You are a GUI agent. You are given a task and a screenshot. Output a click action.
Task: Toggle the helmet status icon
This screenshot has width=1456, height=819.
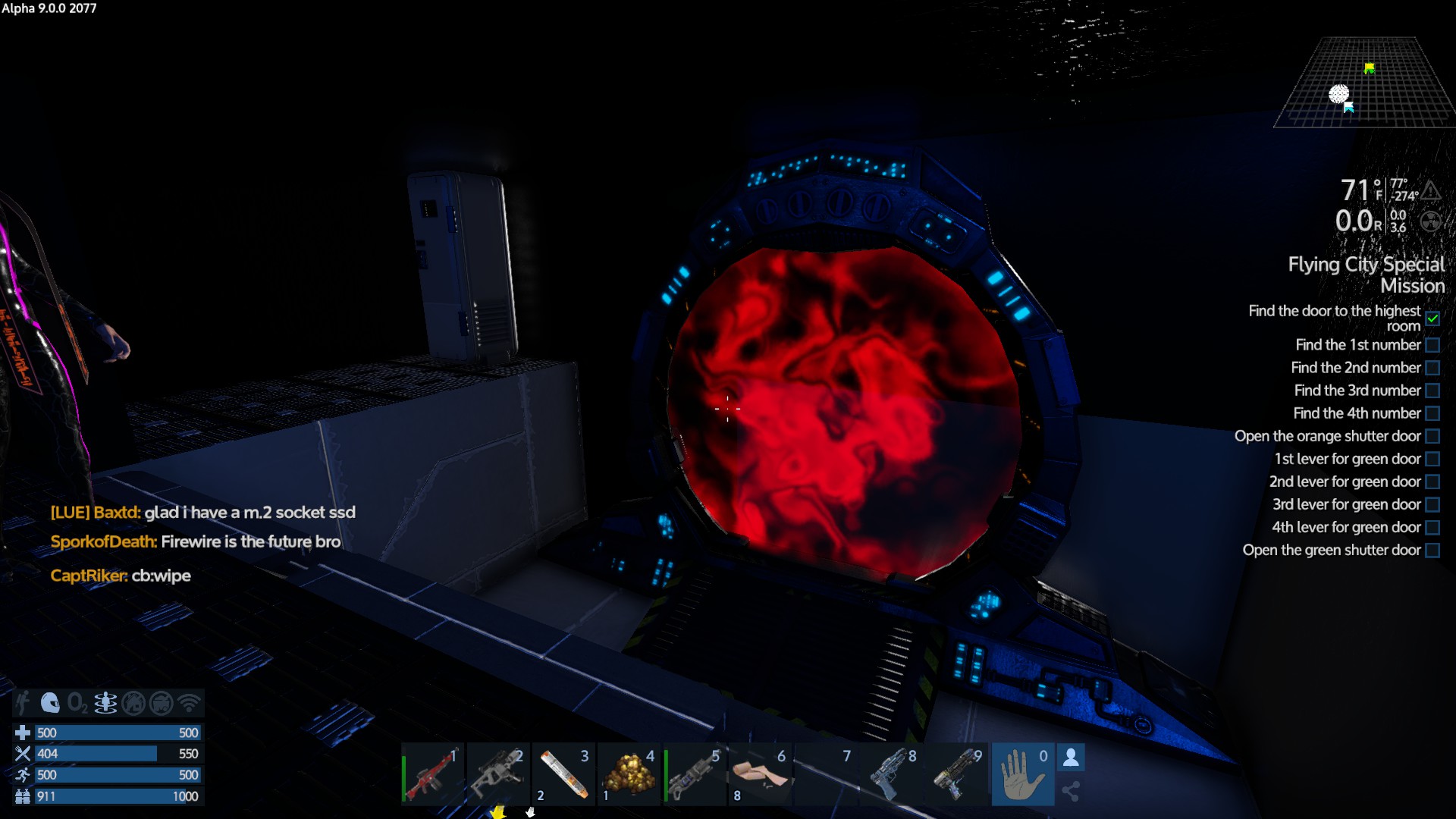coord(50,703)
